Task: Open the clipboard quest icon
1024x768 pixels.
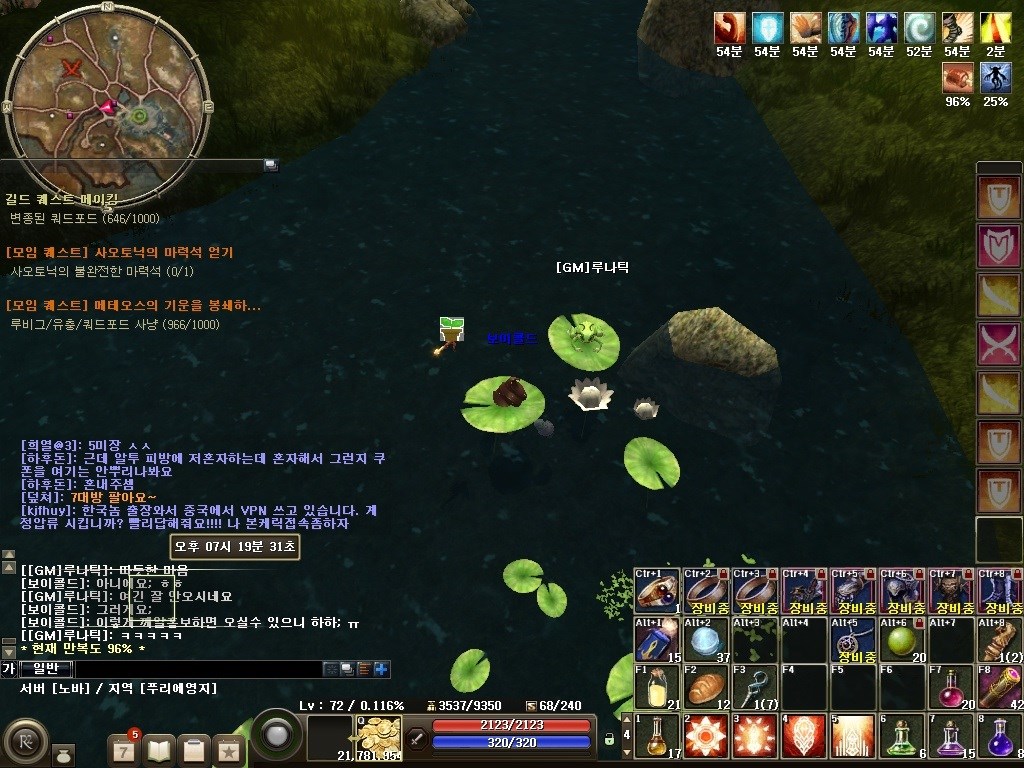Action: pyautogui.click(x=194, y=748)
